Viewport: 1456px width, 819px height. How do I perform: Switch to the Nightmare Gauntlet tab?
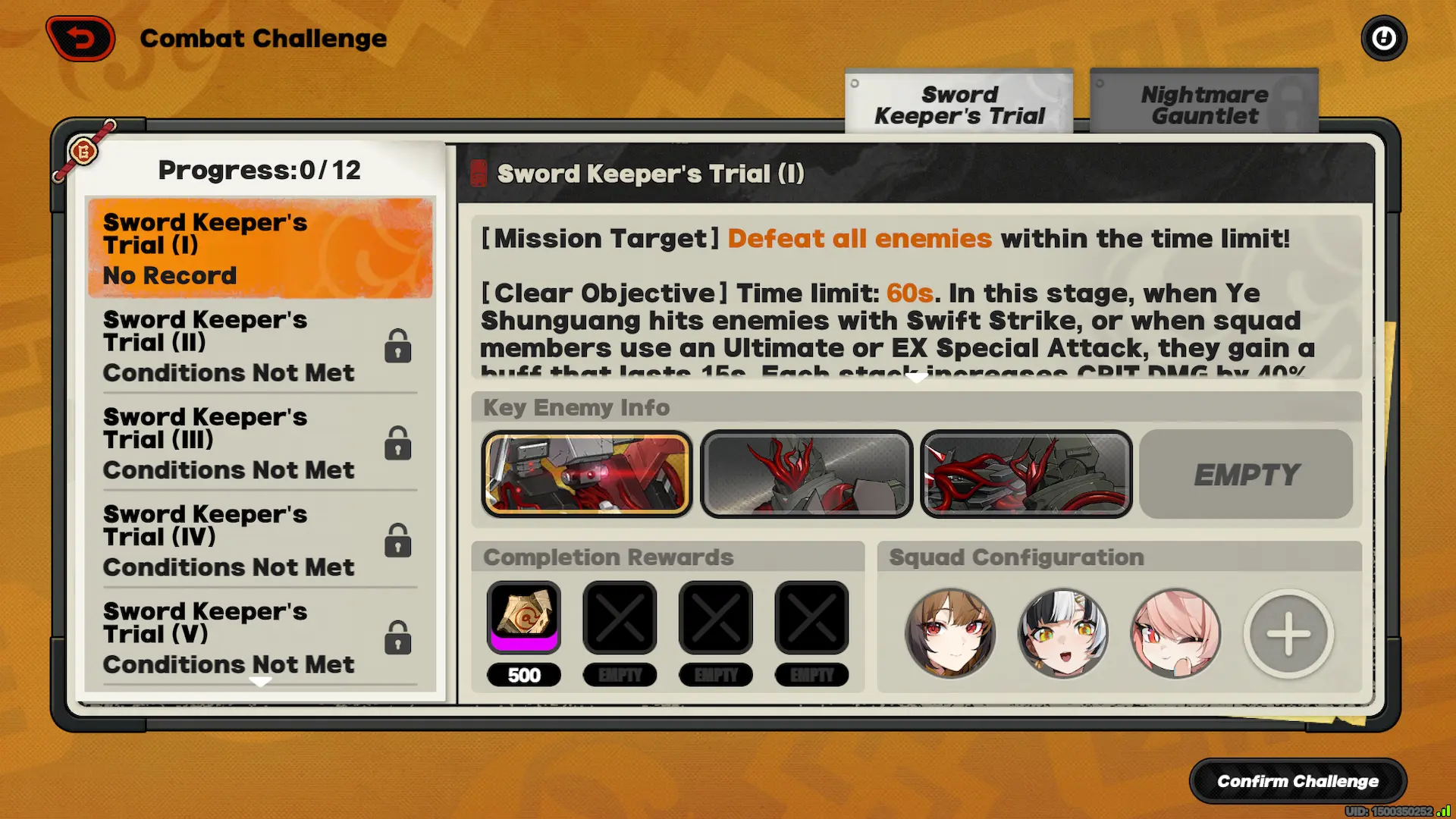(x=1203, y=104)
